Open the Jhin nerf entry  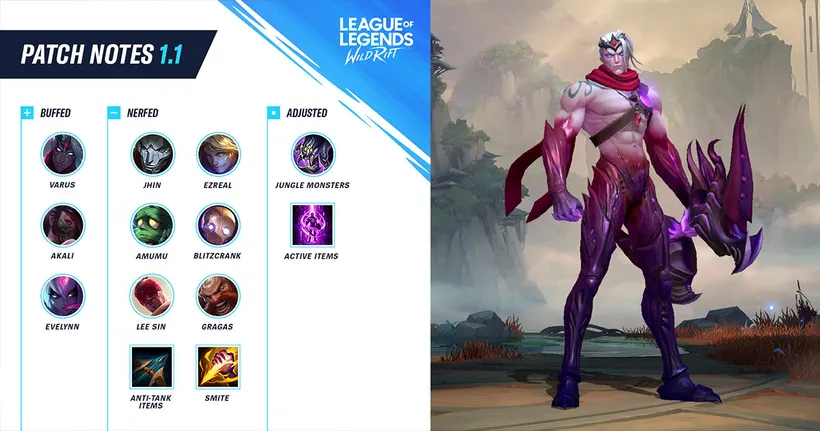click(152, 154)
